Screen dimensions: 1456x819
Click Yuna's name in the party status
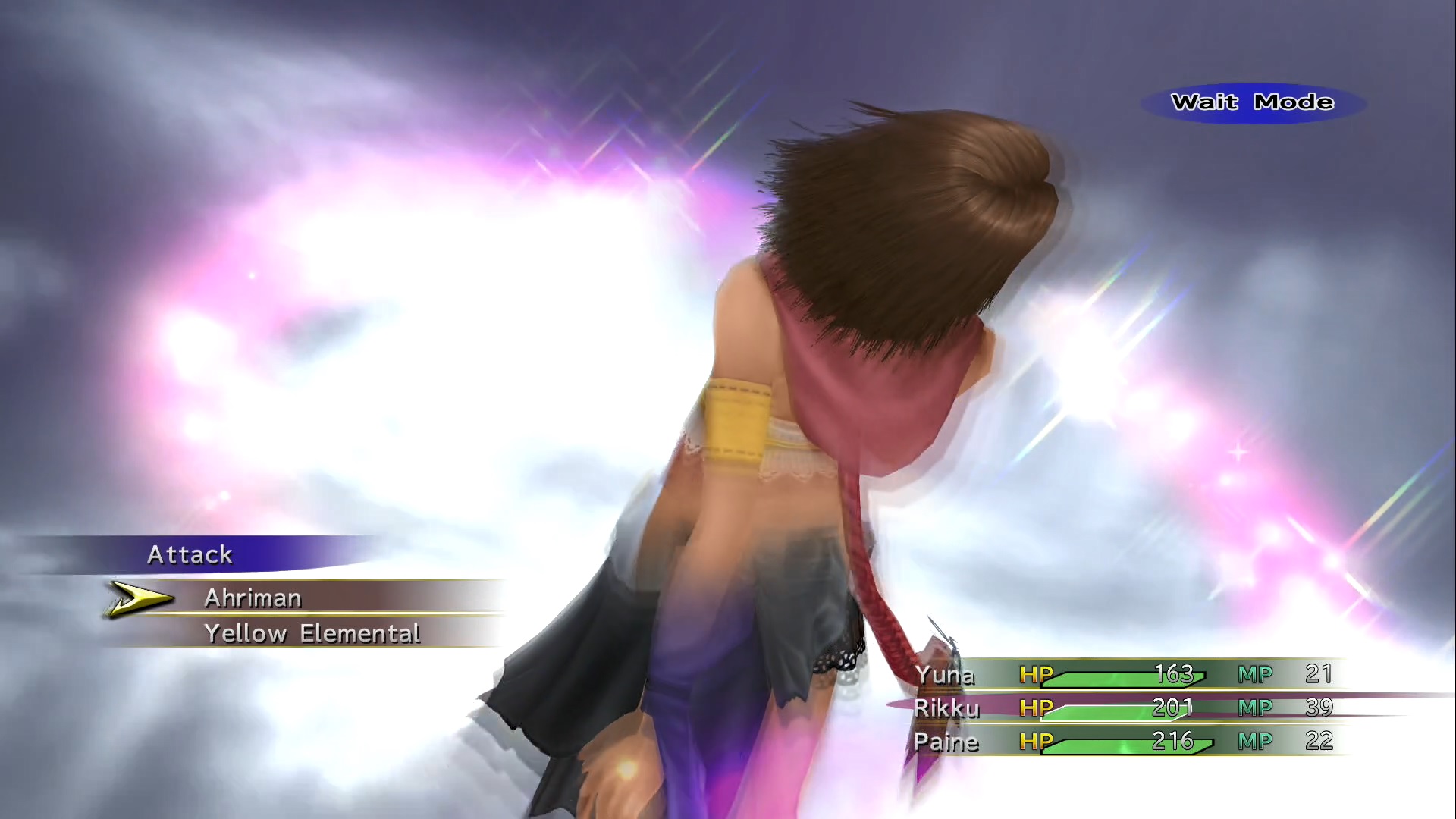tap(945, 674)
